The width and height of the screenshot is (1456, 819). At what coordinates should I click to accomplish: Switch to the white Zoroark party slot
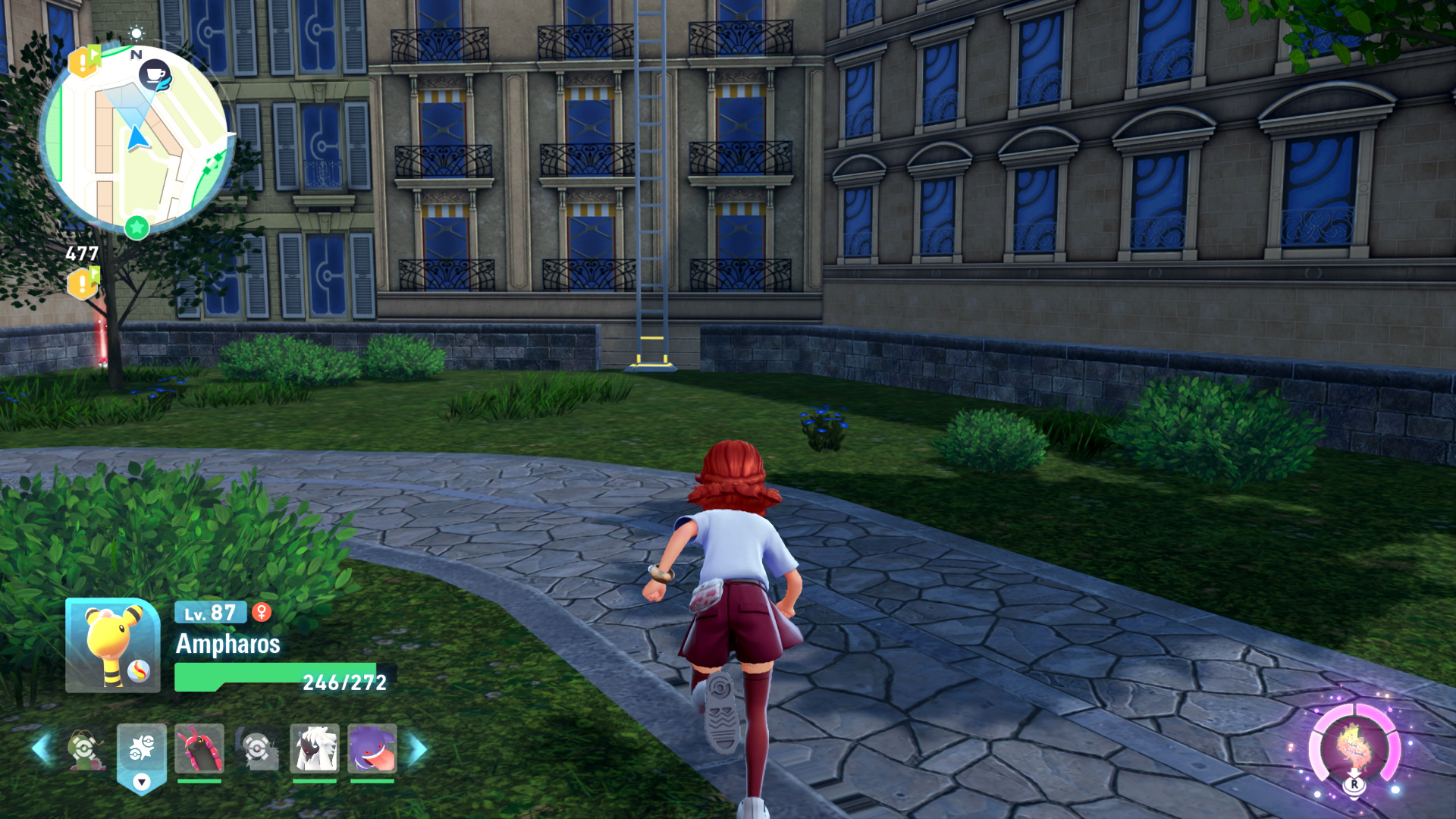[x=314, y=748]
